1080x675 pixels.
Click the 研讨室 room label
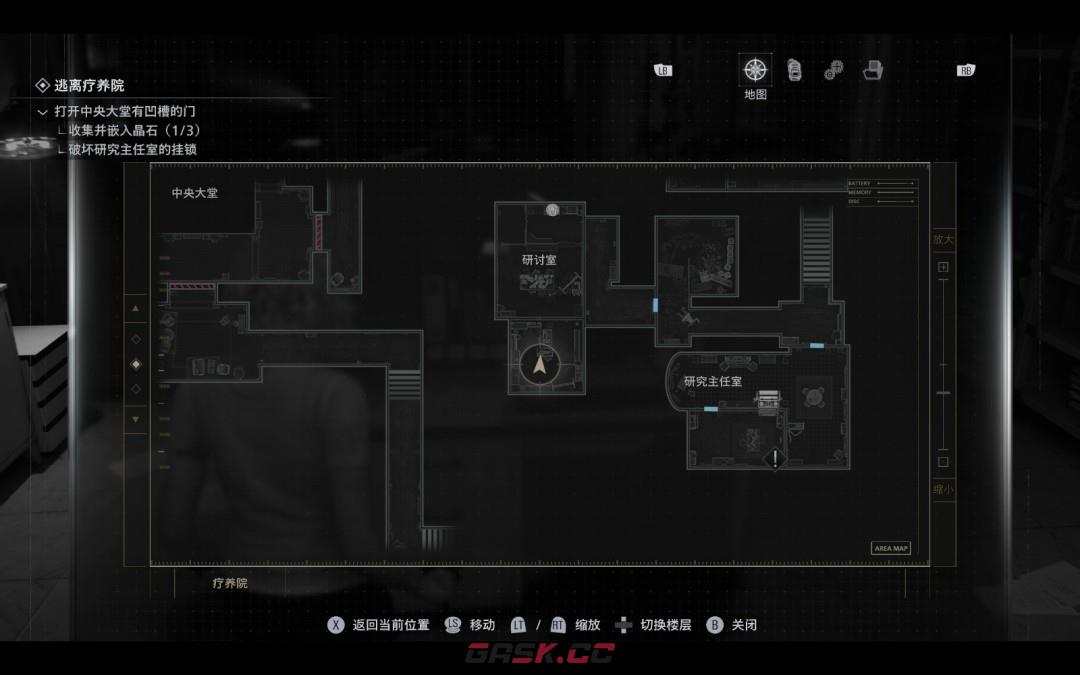pos(539,259)
